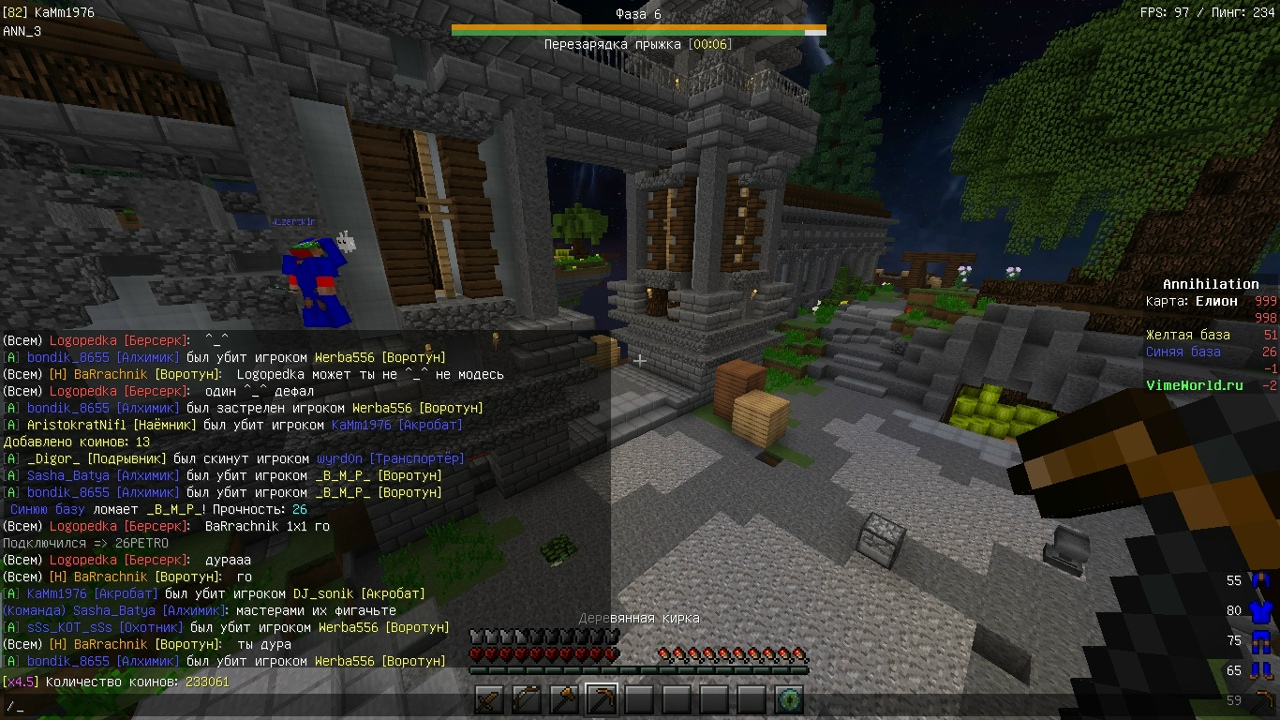Select the bow hotbar slot

click(x=527, y=700)
